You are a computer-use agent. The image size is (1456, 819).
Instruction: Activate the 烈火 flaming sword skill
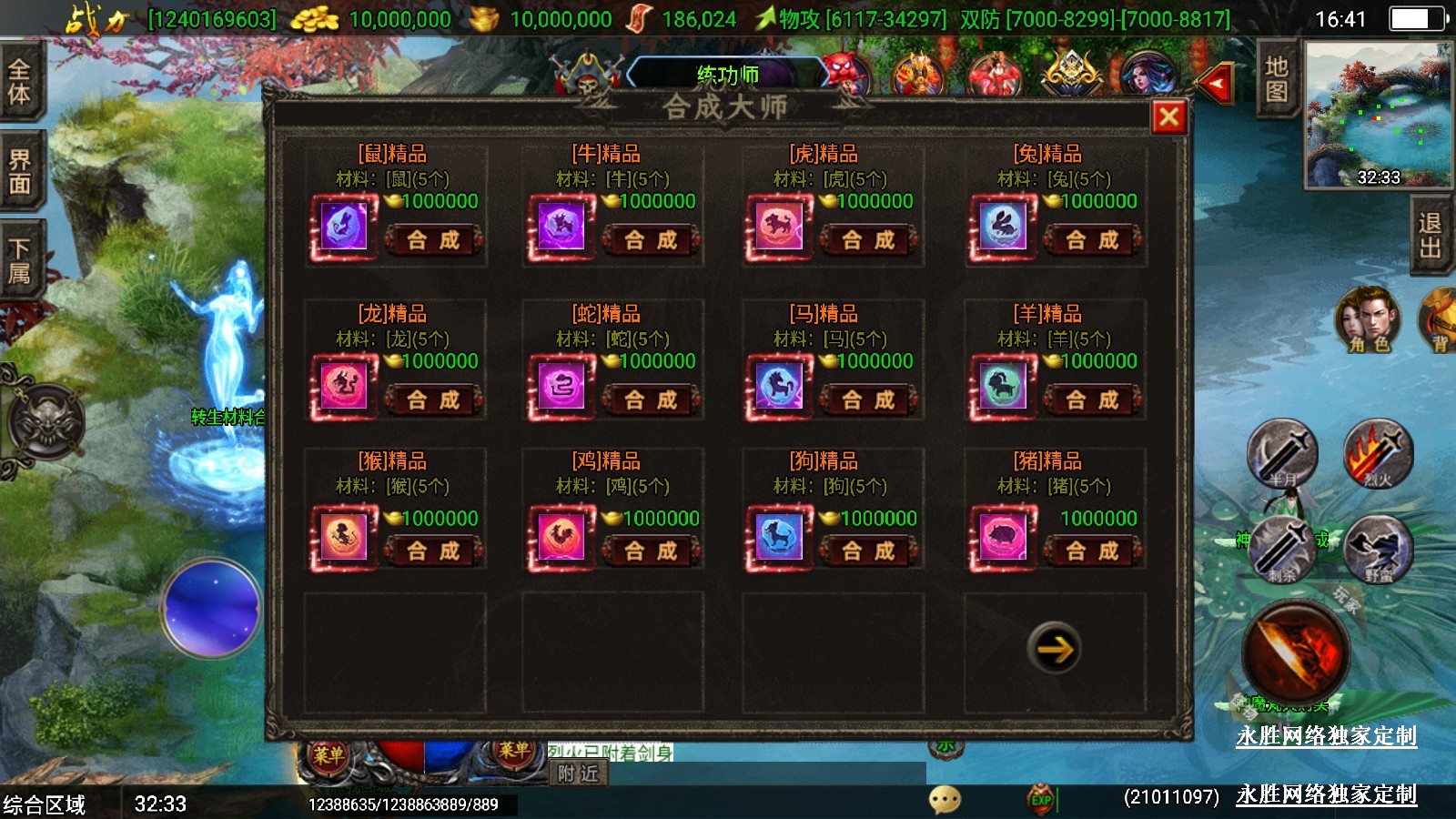(x=1378, y=454)
